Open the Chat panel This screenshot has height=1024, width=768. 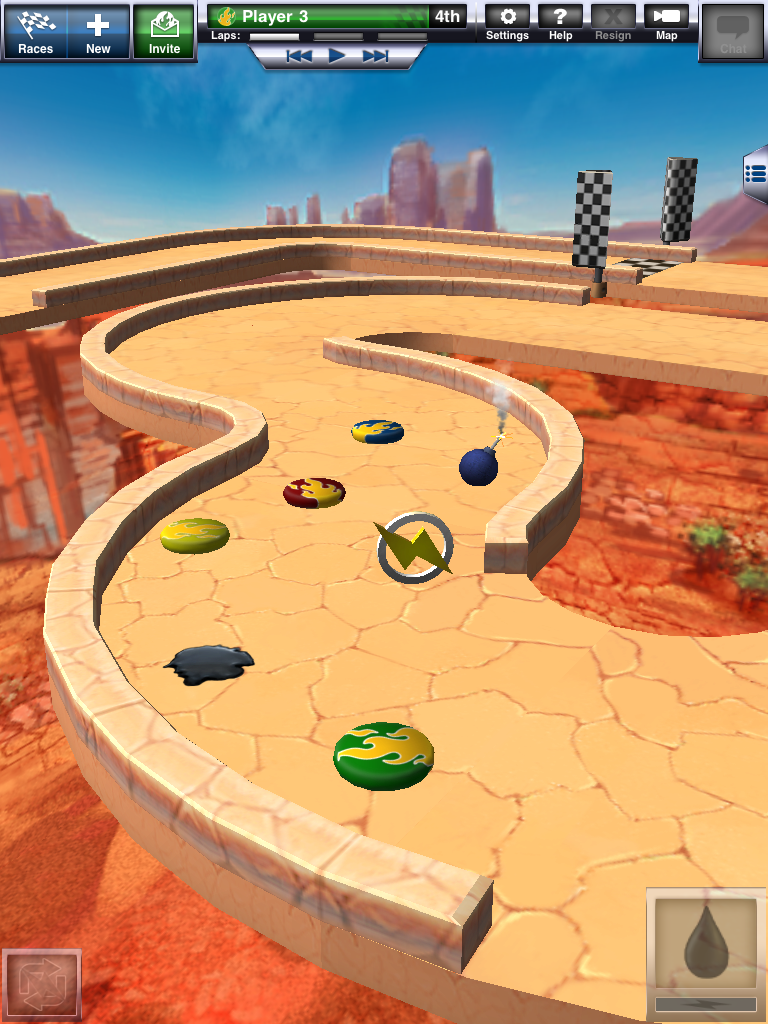tap(733, 31)
